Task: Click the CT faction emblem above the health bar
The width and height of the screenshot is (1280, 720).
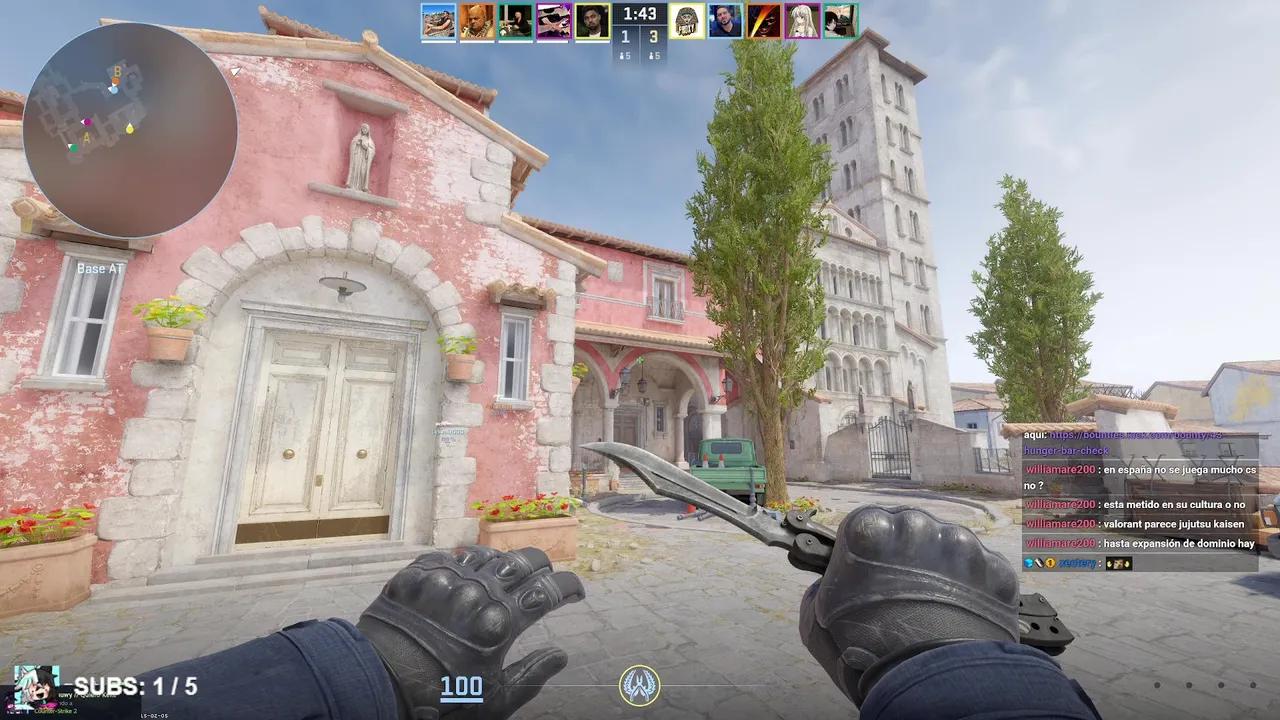Action: coord(639,687)
